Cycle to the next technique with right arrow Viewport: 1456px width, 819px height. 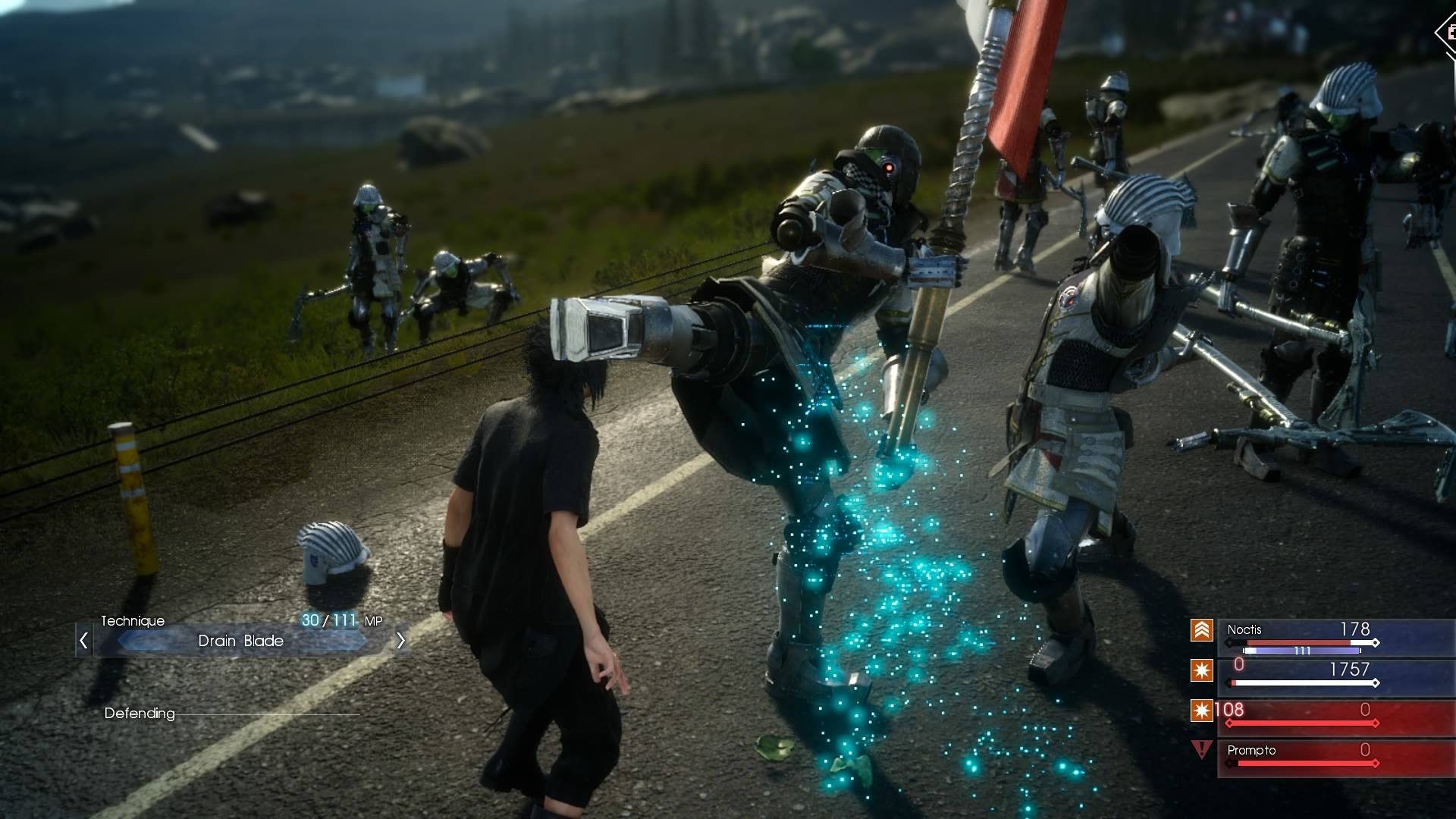[x=400, y=641]
